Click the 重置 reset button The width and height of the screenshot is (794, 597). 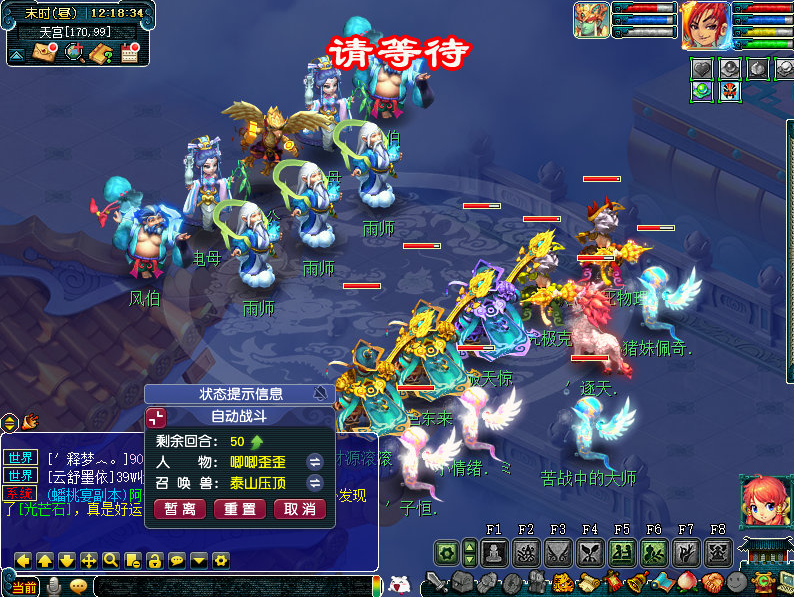click(240, 509)
